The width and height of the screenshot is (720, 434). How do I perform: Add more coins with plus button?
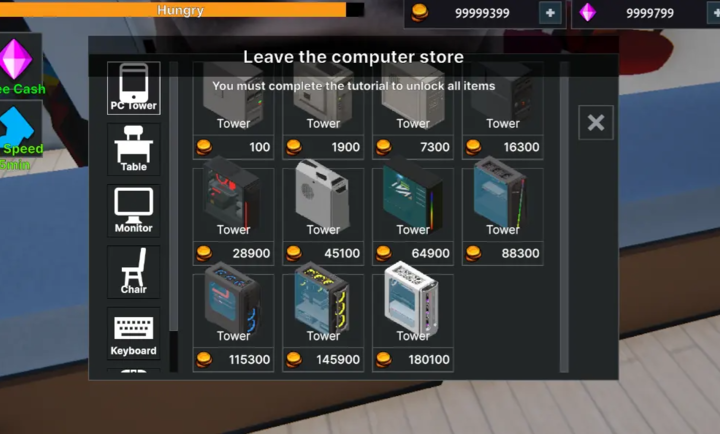pyautogui.click(x=549, y=13)
